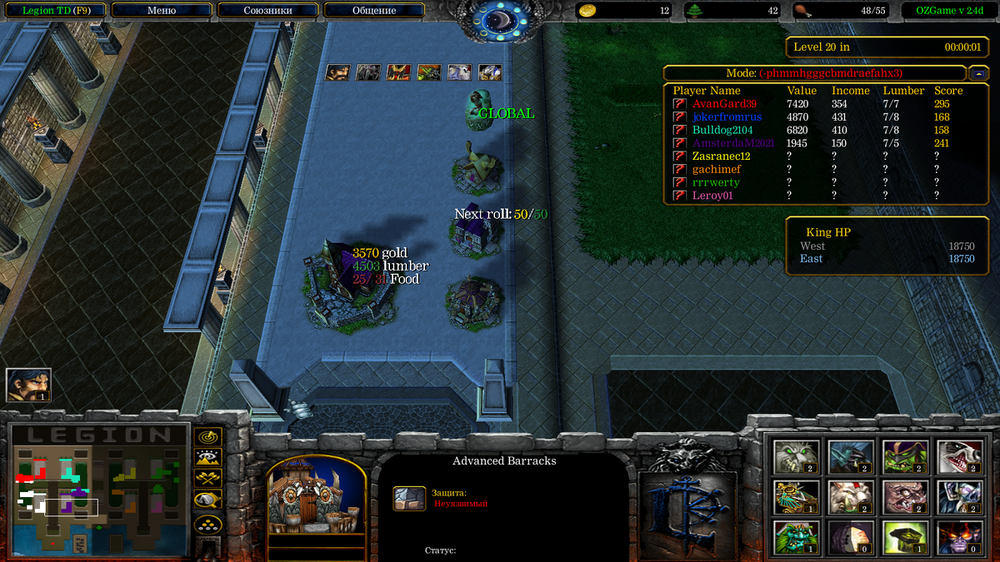Choose the green orc shaman icon
The image size is (1000, 562).
click(905, 457)
